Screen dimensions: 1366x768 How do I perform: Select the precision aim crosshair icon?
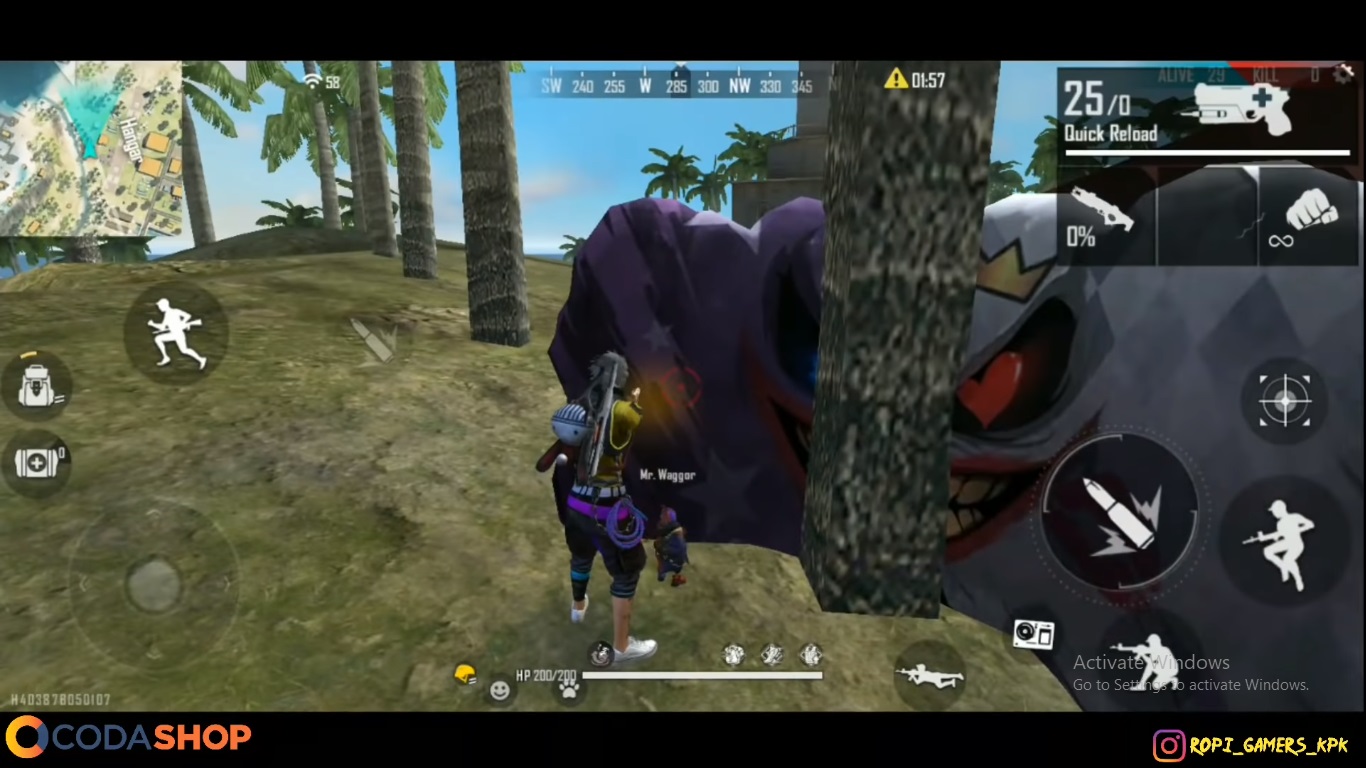(1286, 401)
